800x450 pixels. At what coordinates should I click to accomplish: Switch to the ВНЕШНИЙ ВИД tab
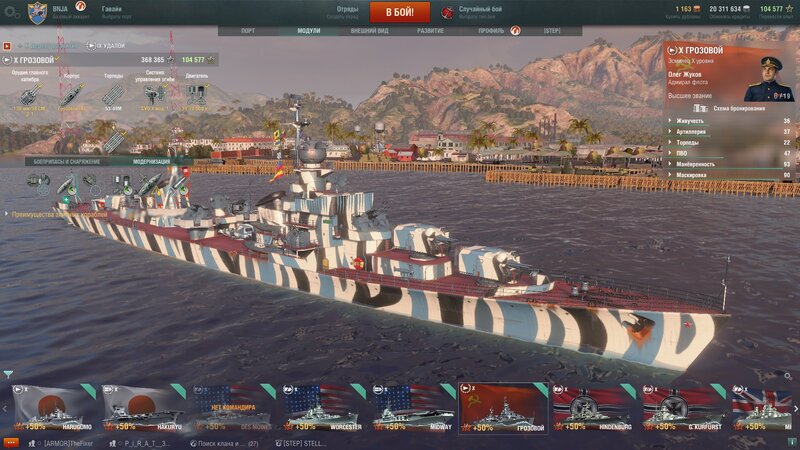370,31
